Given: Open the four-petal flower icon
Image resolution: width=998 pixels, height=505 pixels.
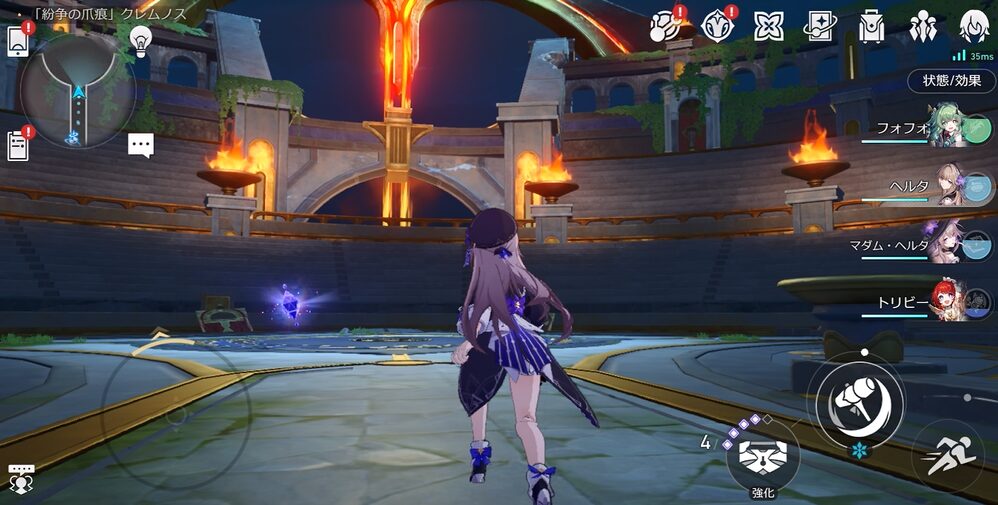Looking at the screenshot, I should tap(768, 26).
